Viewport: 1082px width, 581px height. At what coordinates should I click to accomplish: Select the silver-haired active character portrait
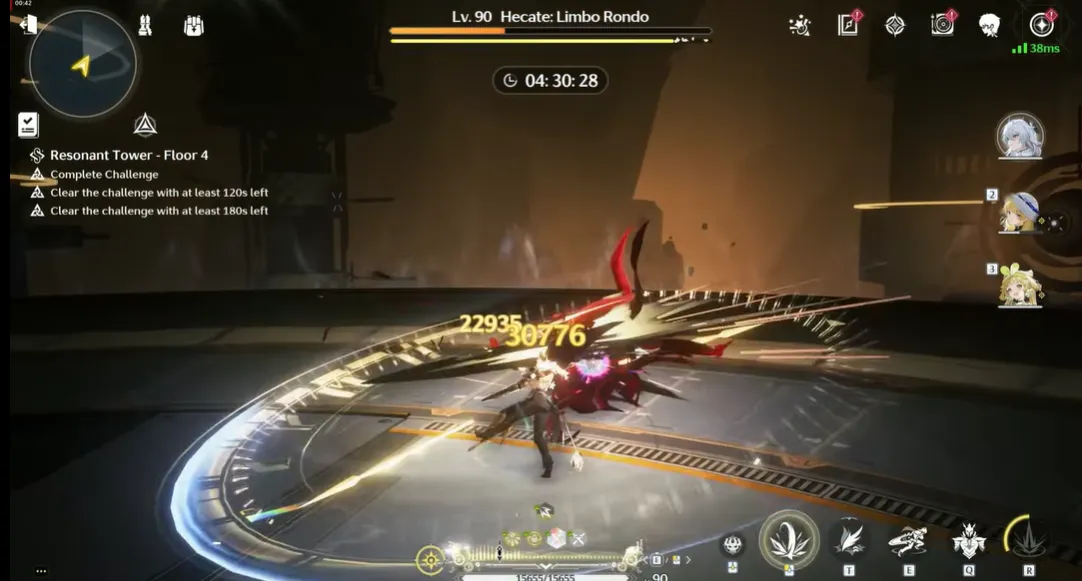[1020, 136]
